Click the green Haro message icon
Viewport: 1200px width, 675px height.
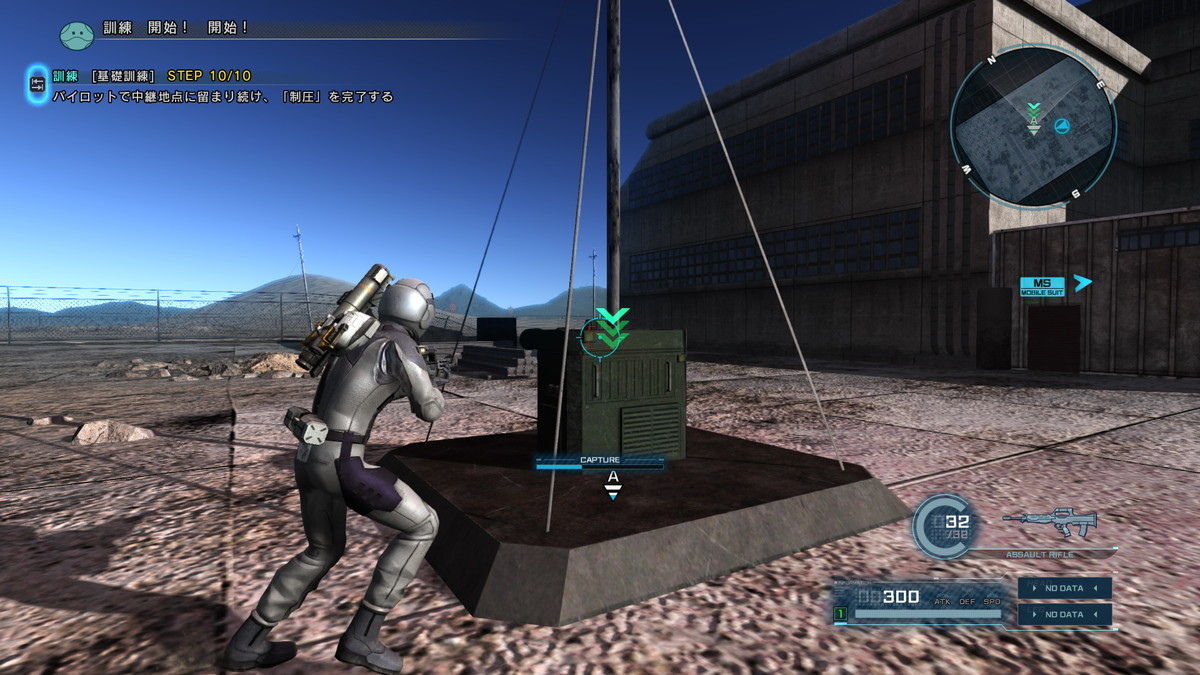77,36
